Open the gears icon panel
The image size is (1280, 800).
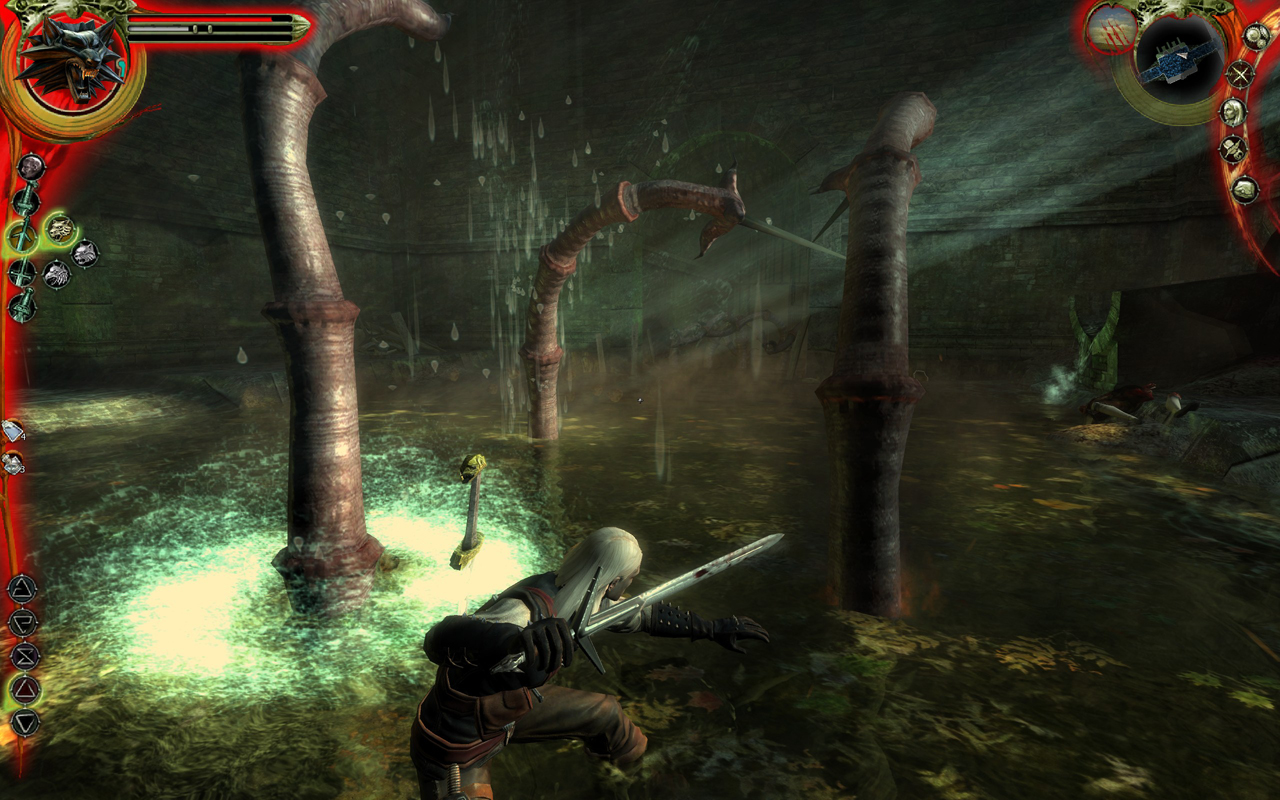point(1256,36)
